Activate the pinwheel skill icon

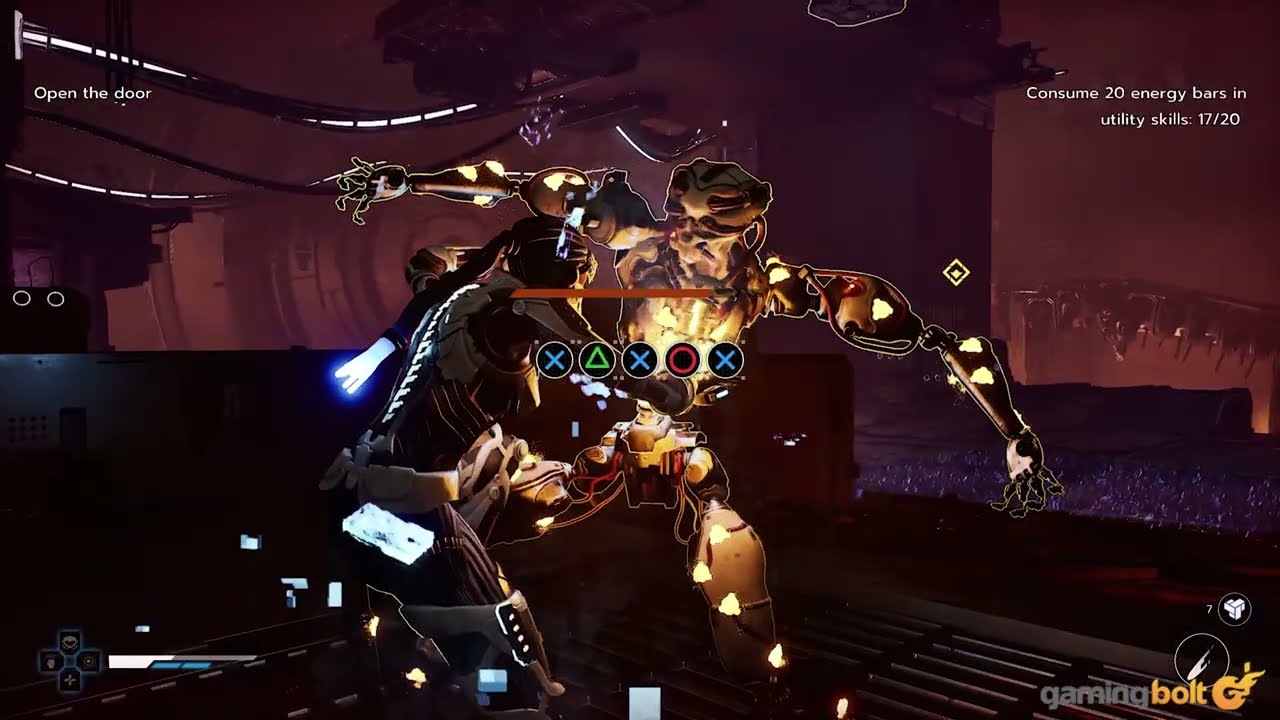(x=69, y=681)
